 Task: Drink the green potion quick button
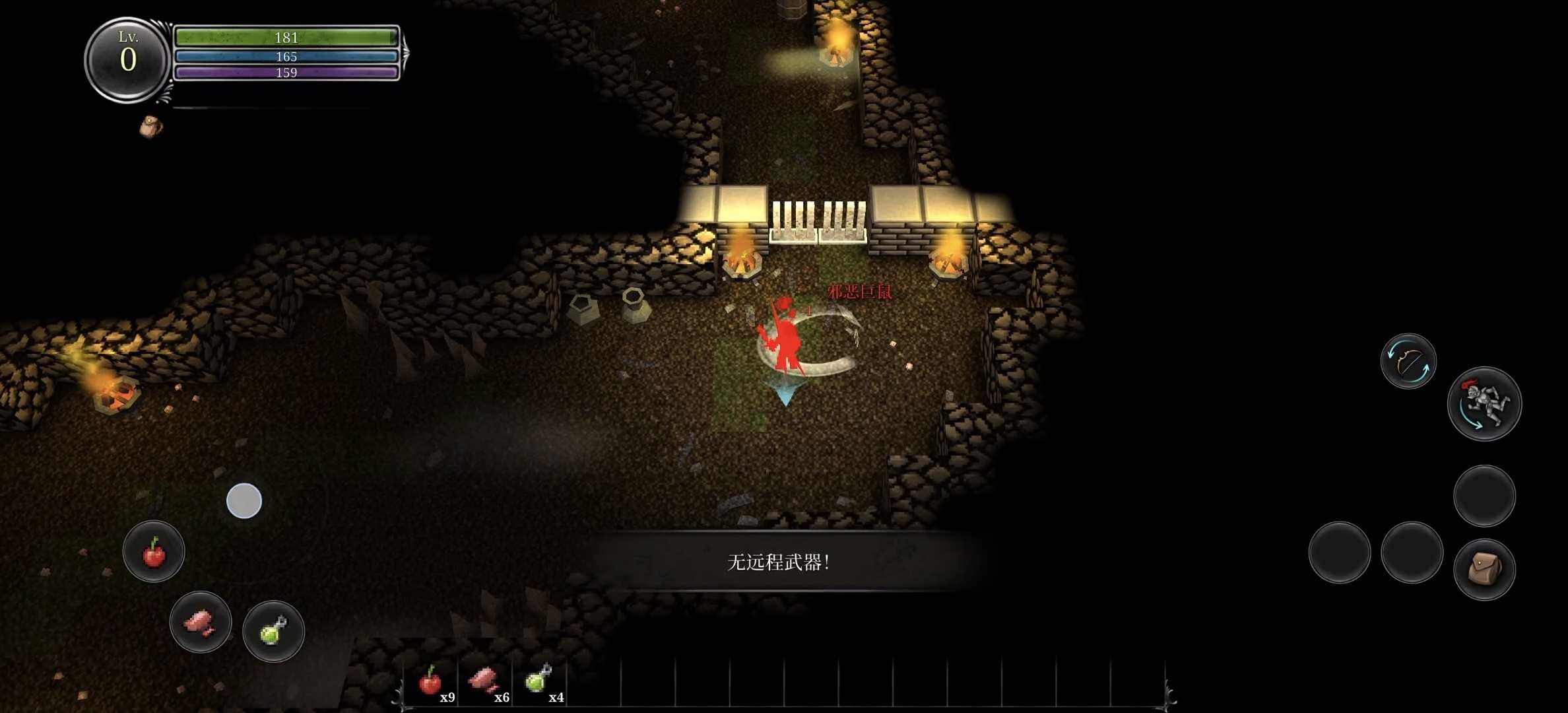pyautogui.click(x=273, y=631)
